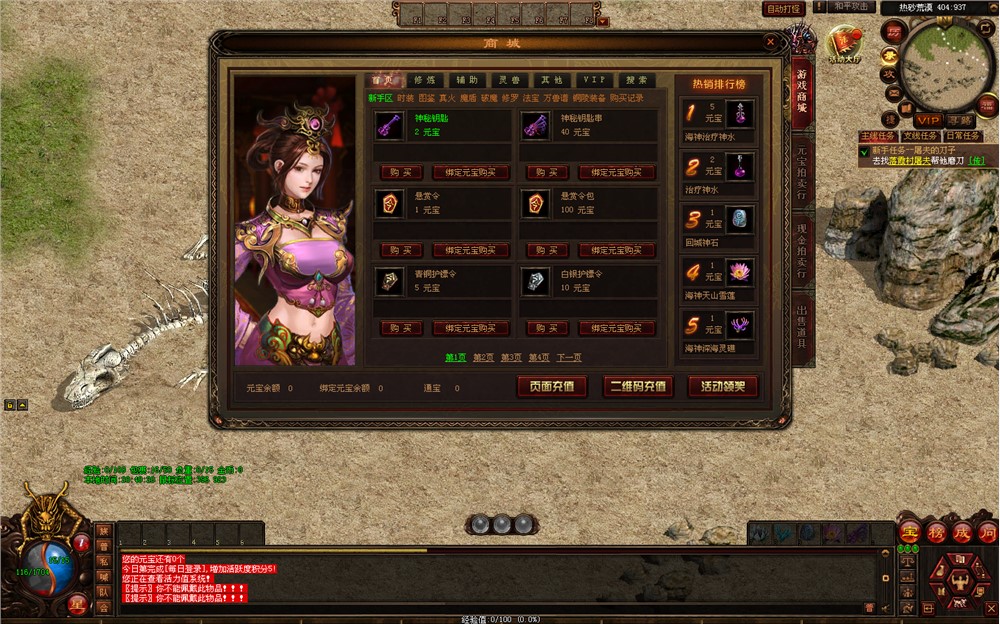Toggle 自动打怪 auto-fight
This screenshot has width=1000, height=624.
click(783, 9)
